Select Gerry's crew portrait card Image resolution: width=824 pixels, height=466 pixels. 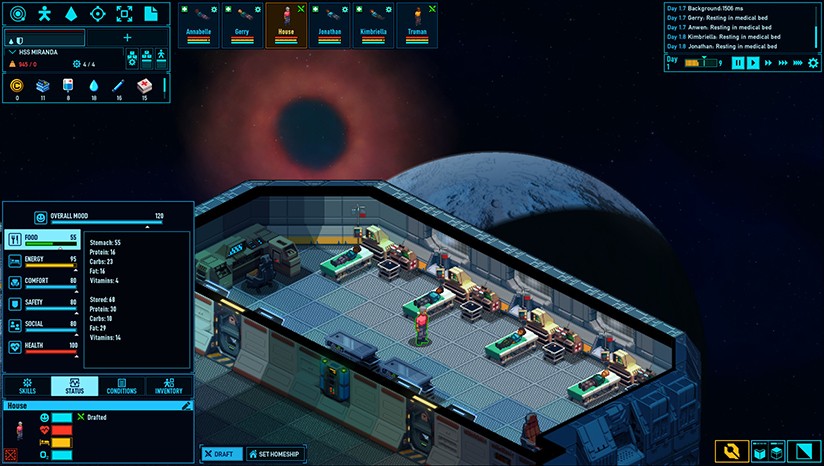[242, 23]
